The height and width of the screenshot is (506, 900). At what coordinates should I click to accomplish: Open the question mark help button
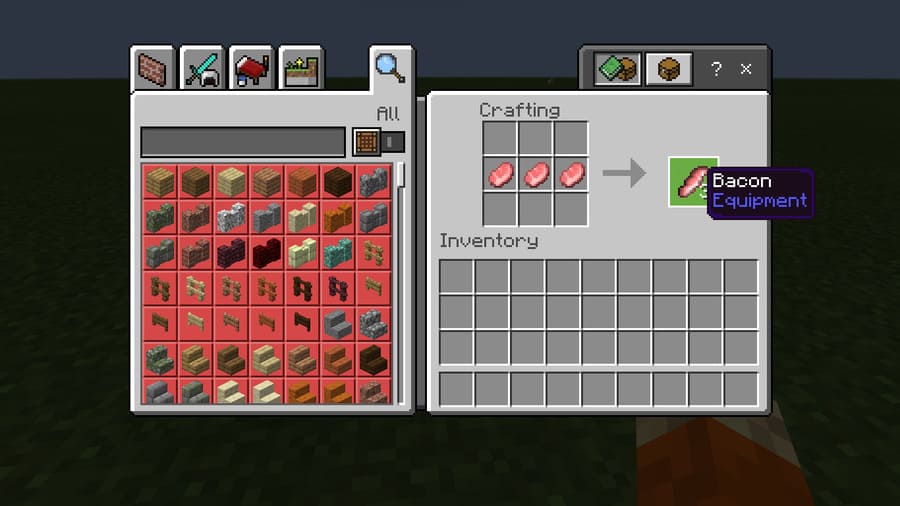tap(716, 69)
